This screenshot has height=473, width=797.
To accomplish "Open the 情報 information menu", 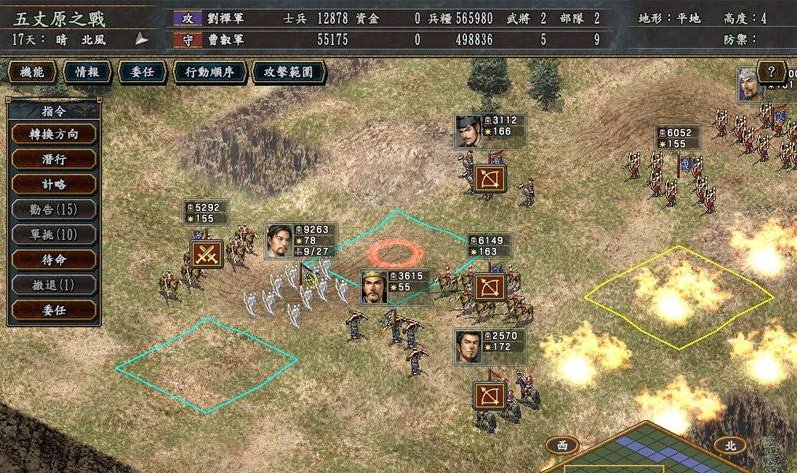I will tap(86, 72).
